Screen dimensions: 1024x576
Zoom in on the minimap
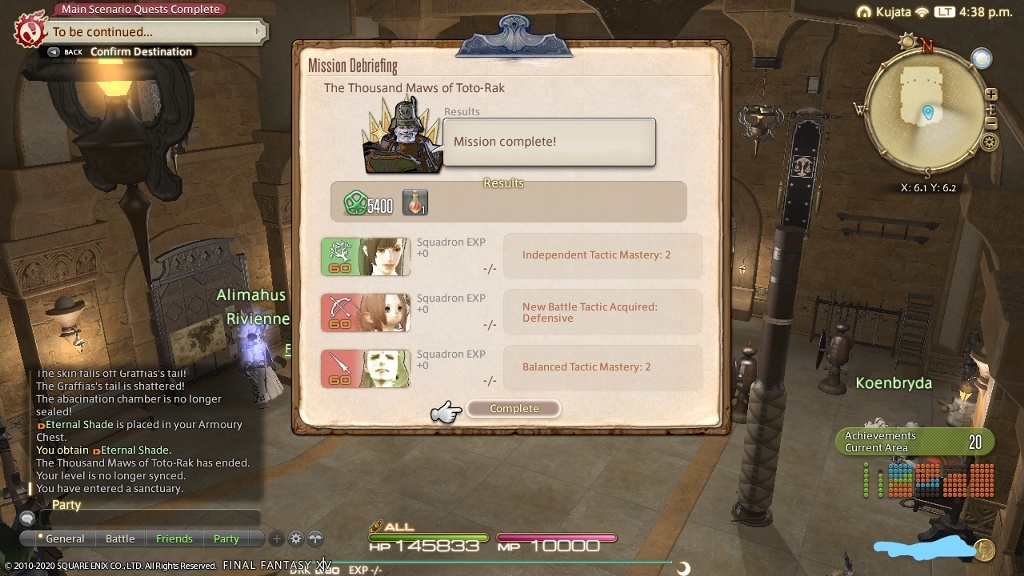991,108
